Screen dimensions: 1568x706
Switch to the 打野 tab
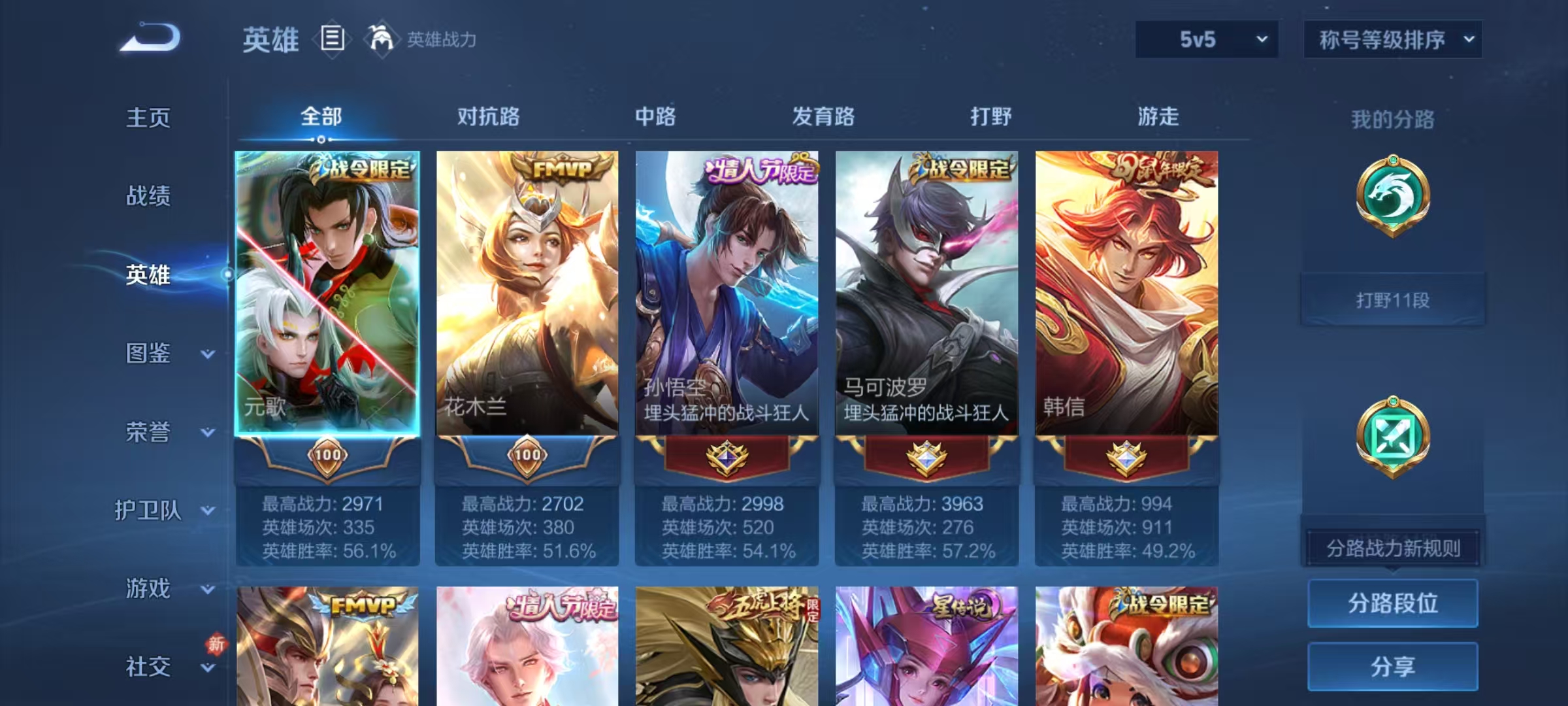click(990, 118)
